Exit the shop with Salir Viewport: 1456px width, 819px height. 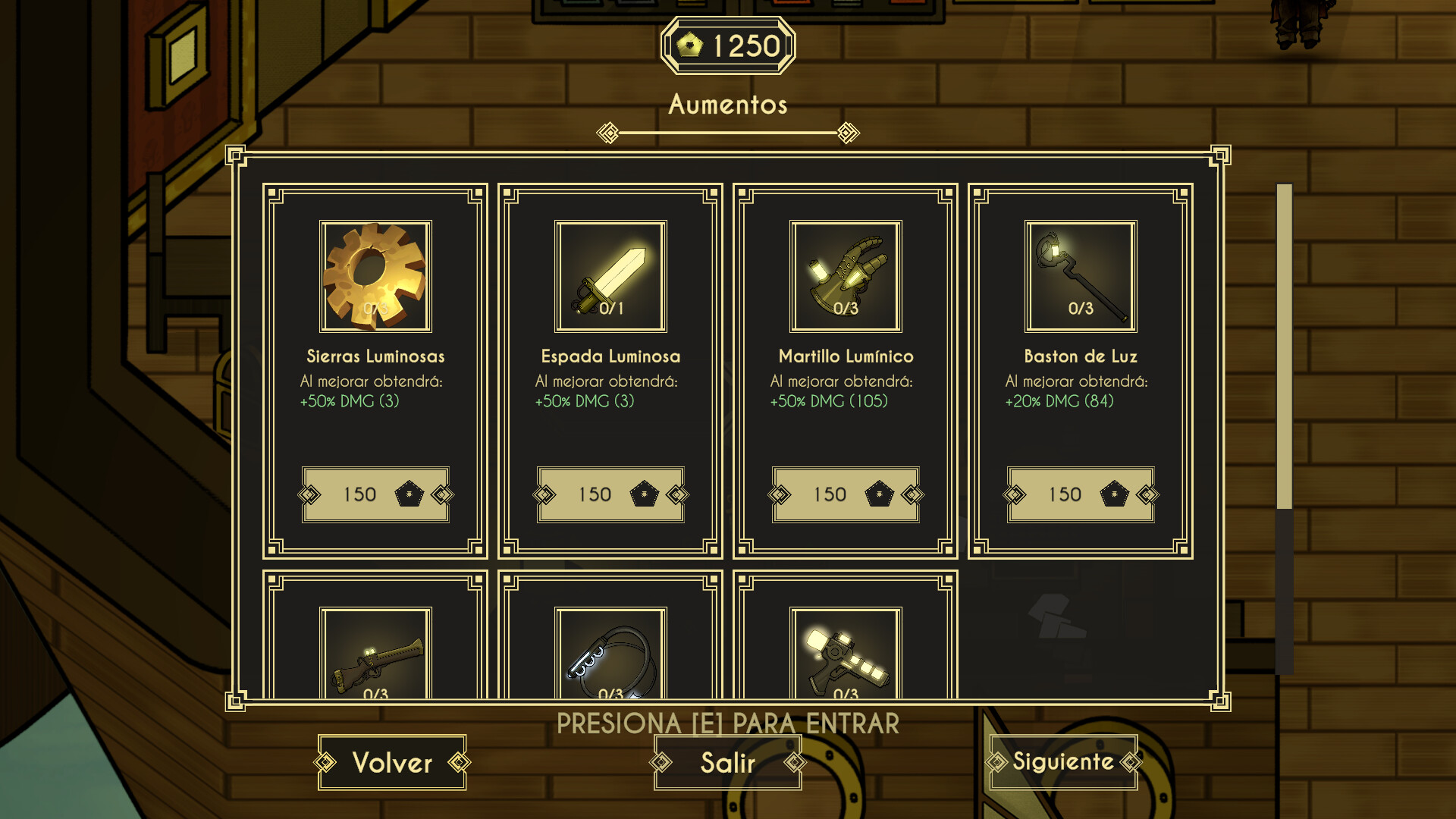pyautogui.click(x=727, y=762)
